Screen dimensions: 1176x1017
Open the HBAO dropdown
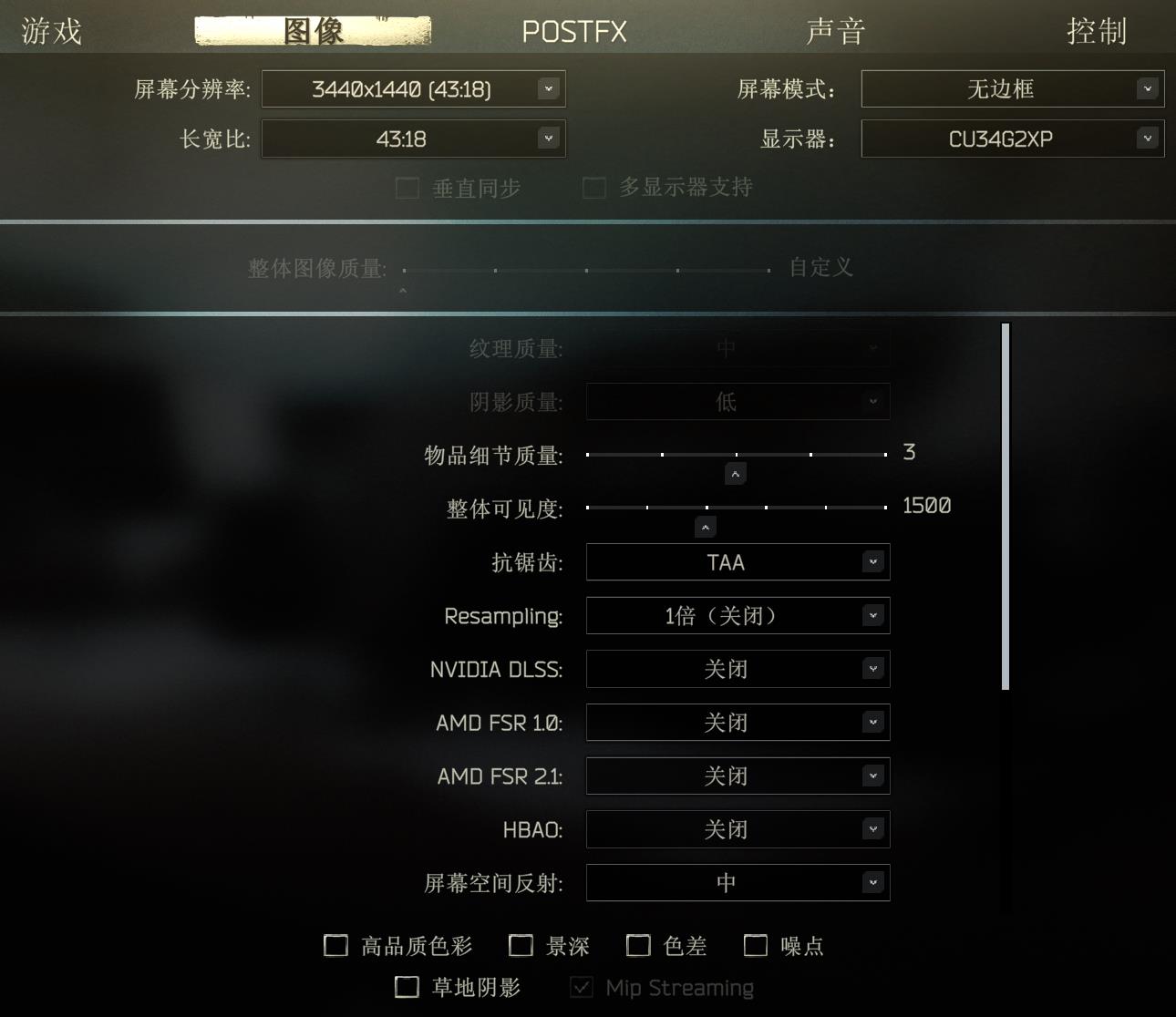[737, 829]
